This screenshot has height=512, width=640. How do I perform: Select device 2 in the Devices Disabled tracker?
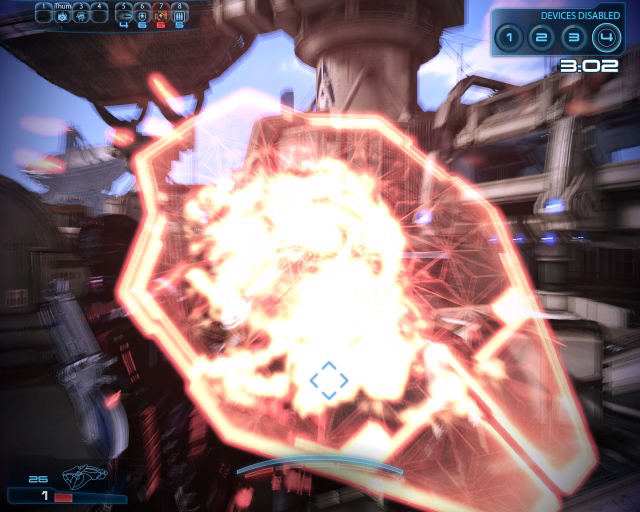(x=541, y=39)
